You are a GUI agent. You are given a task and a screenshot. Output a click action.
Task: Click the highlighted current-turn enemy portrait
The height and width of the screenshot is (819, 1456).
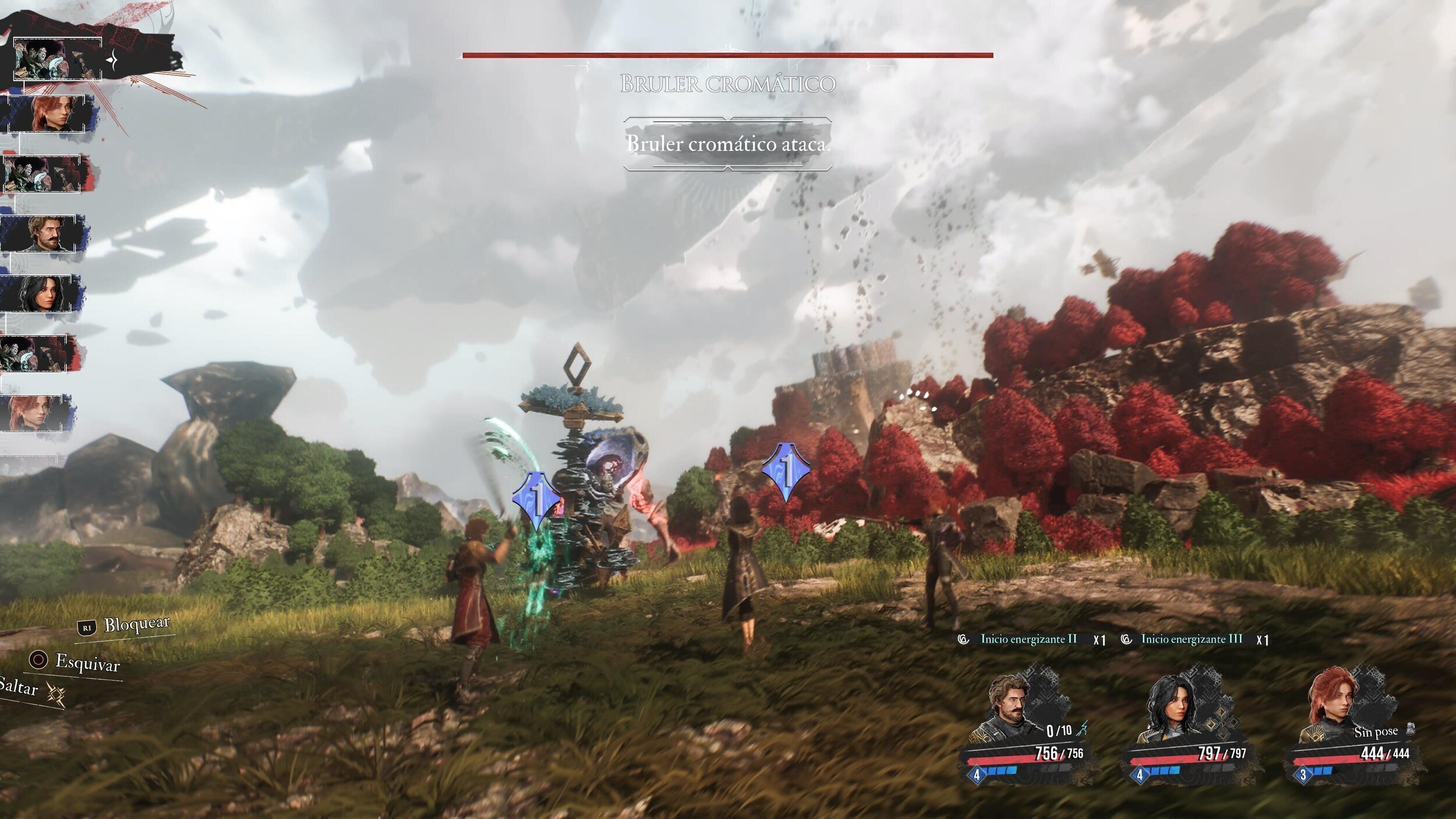click(x=57, y=59)
